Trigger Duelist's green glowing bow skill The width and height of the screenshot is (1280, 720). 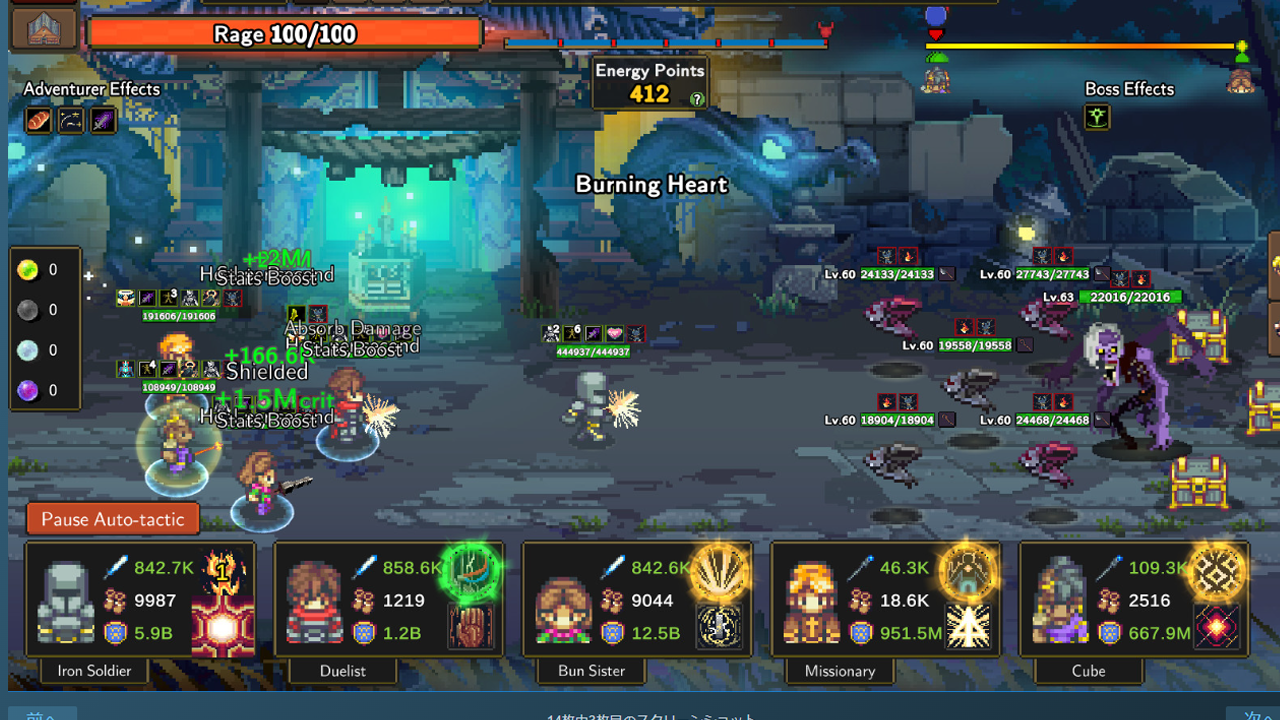coord(470,572)
